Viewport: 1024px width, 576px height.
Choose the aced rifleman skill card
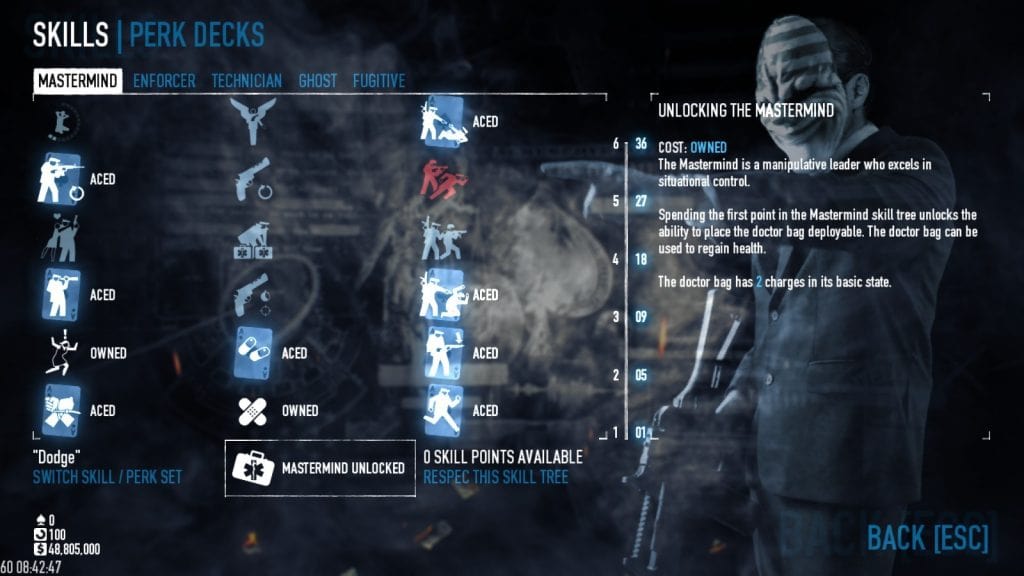coord(60,179)
